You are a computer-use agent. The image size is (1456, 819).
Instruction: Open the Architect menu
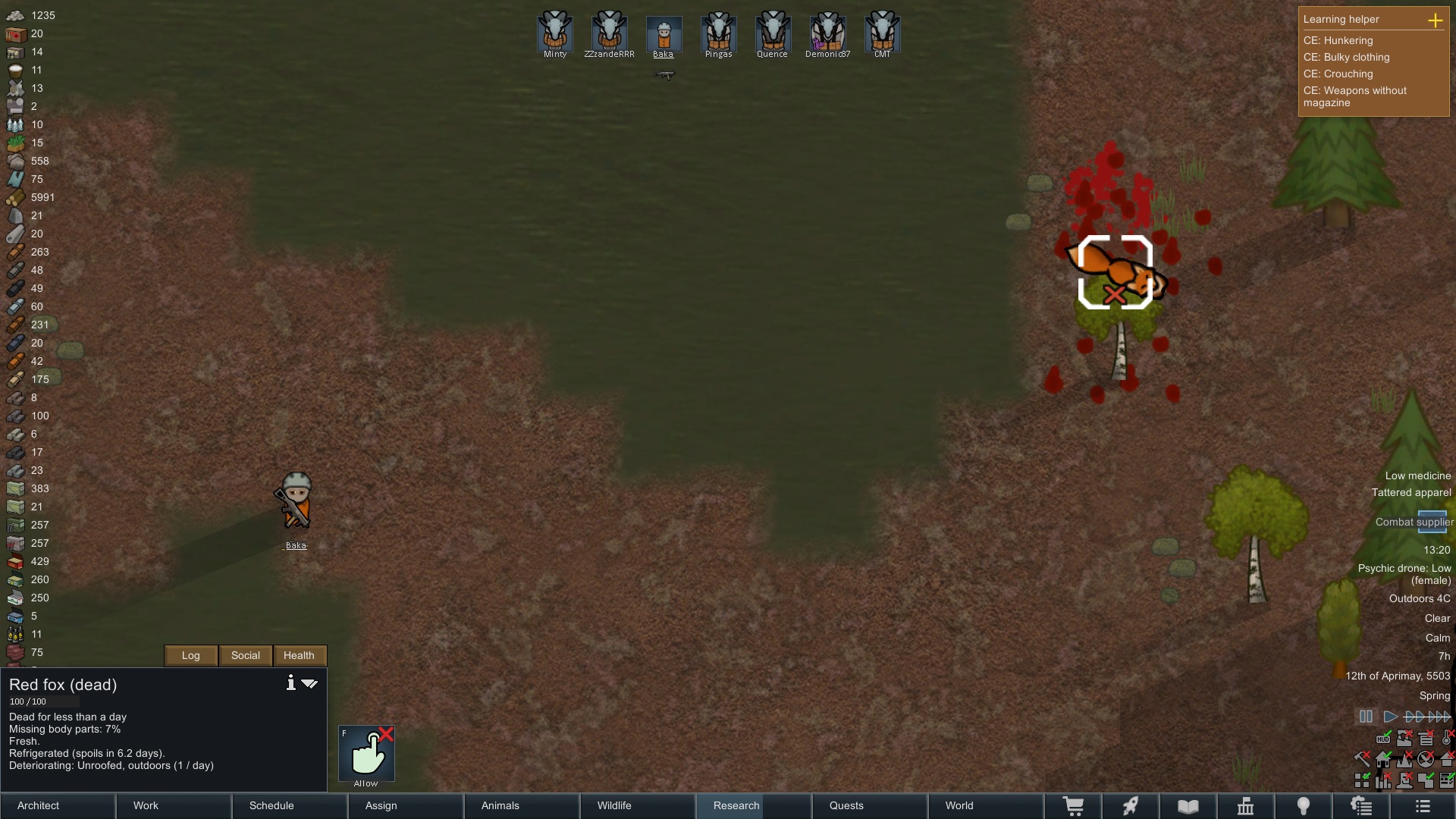[58, 805]
